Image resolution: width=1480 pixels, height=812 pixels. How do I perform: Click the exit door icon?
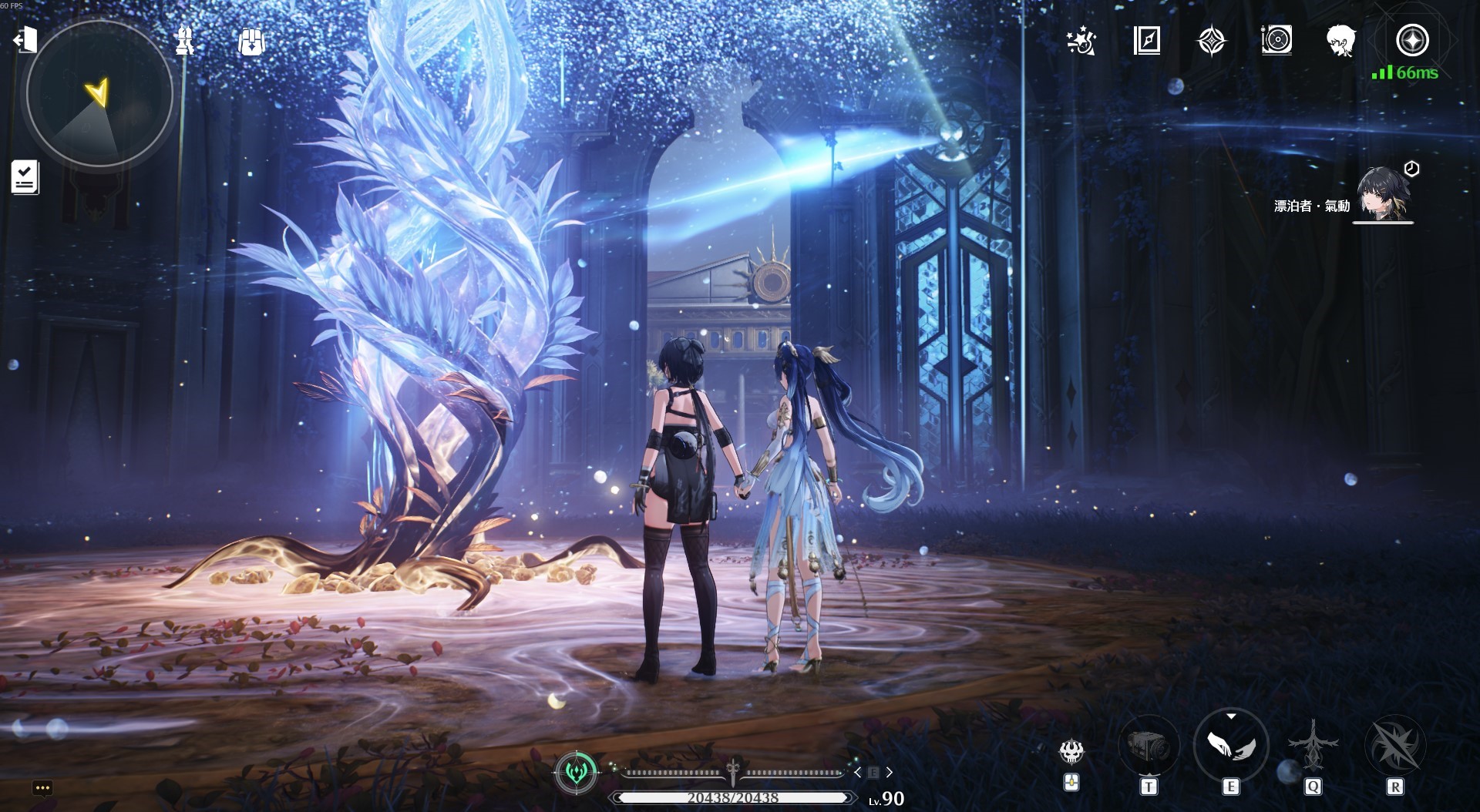pyautogui.click(x=25, y=39)
